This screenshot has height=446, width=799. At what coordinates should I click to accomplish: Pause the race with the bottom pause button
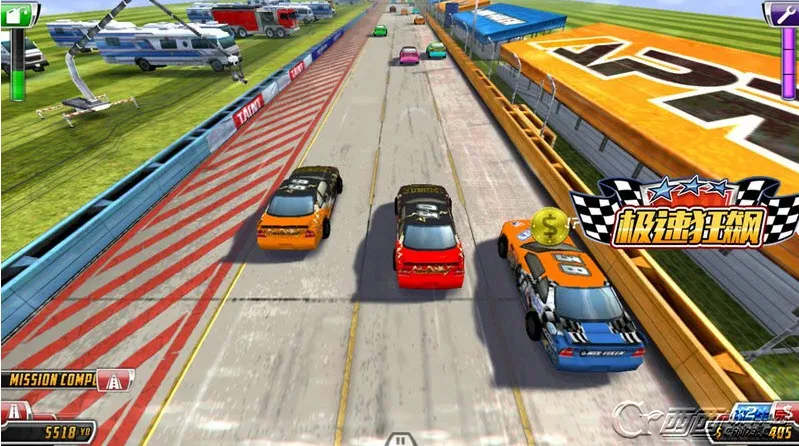click(399, 439)
